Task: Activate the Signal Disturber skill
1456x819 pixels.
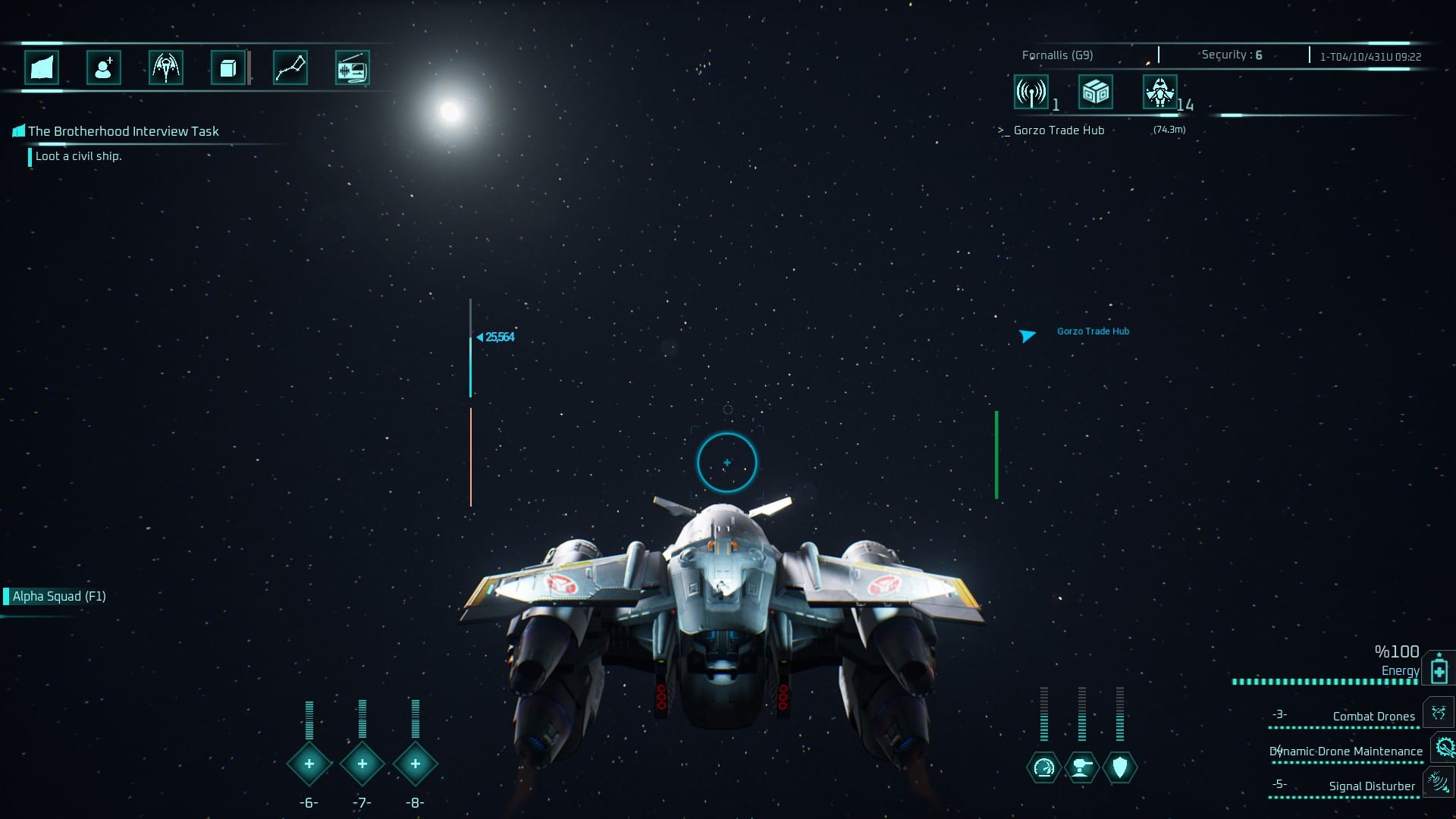Action: [1438, 782]
